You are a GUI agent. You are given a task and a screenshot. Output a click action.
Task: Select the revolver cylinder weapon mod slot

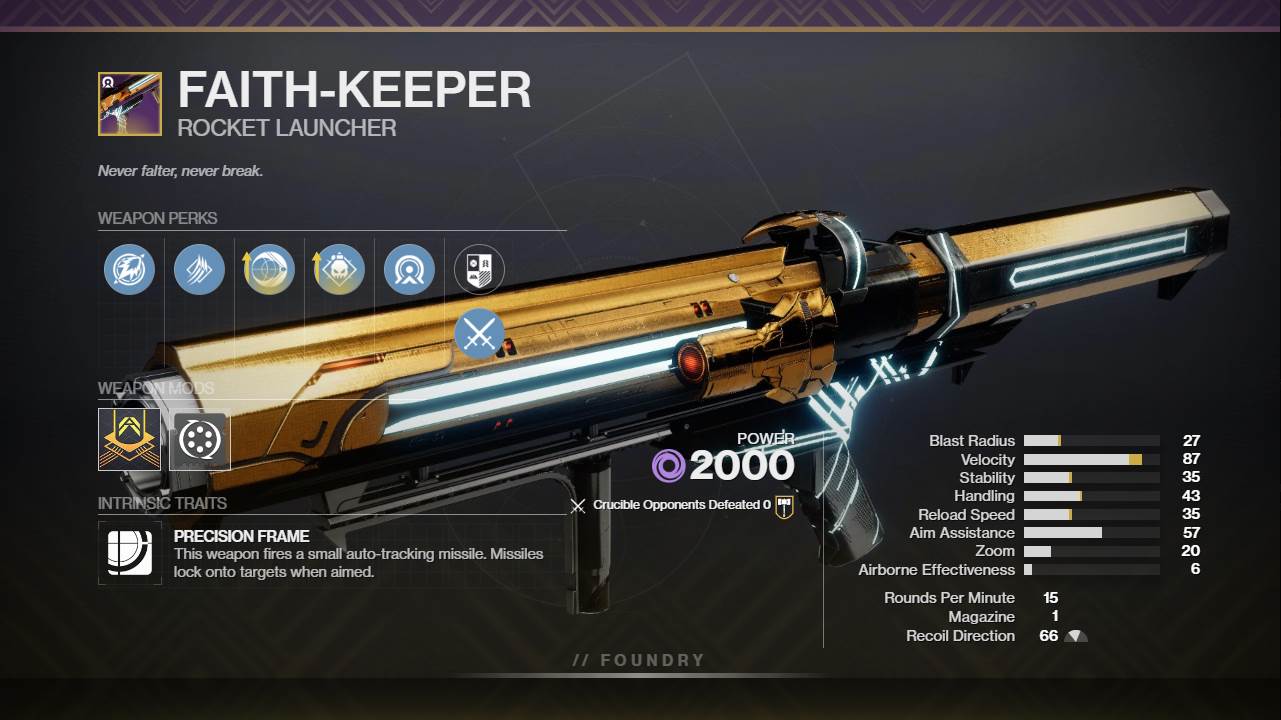coord(199,439)
